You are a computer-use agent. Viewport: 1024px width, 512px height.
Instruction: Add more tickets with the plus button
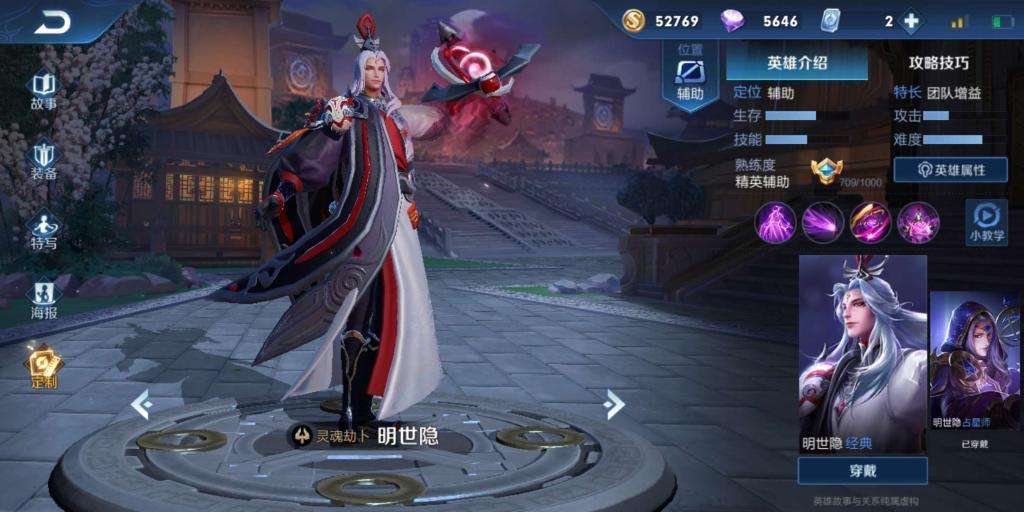(911, 21)
